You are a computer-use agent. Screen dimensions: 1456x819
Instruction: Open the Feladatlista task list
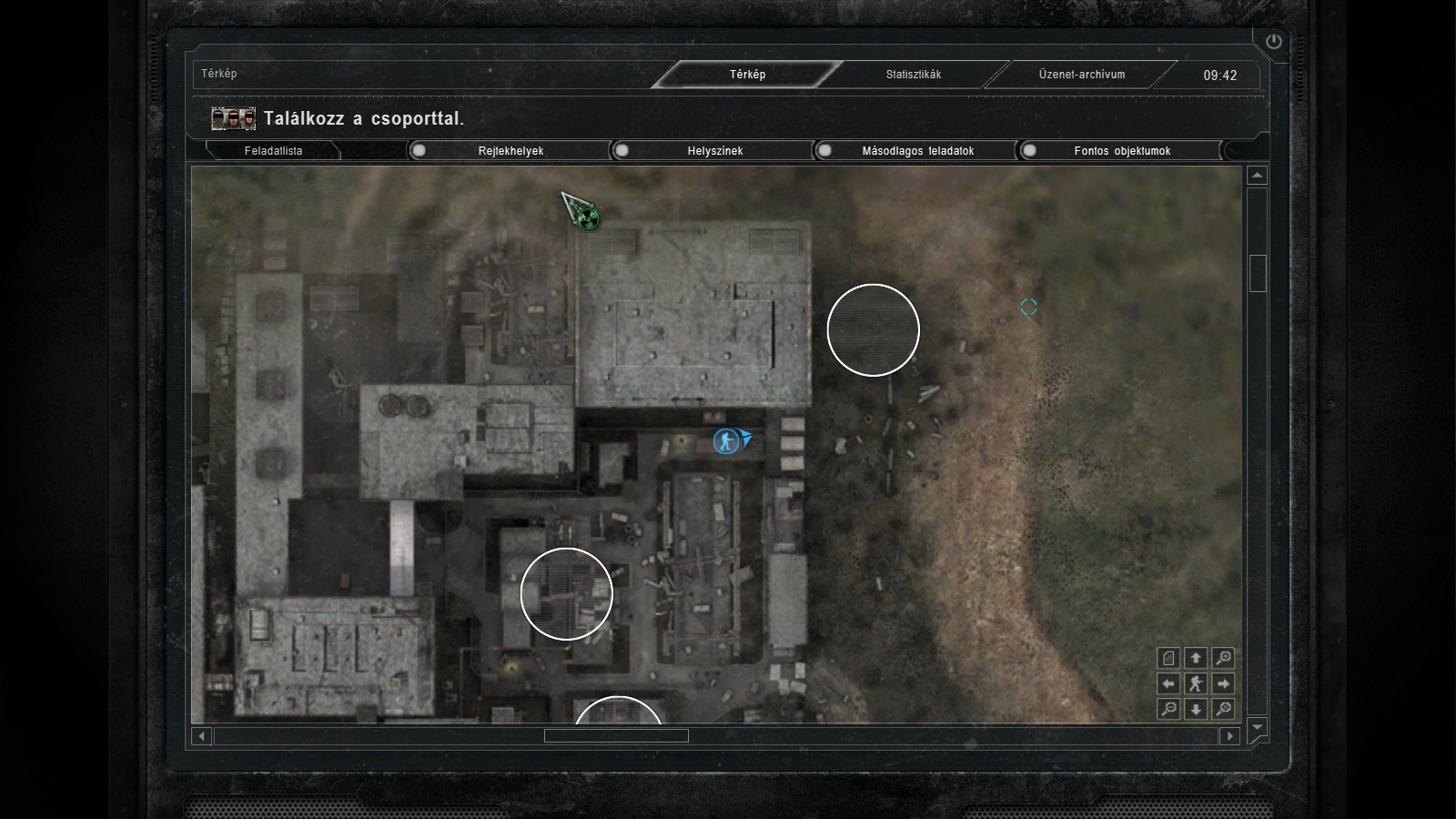(x=273, y=151)
